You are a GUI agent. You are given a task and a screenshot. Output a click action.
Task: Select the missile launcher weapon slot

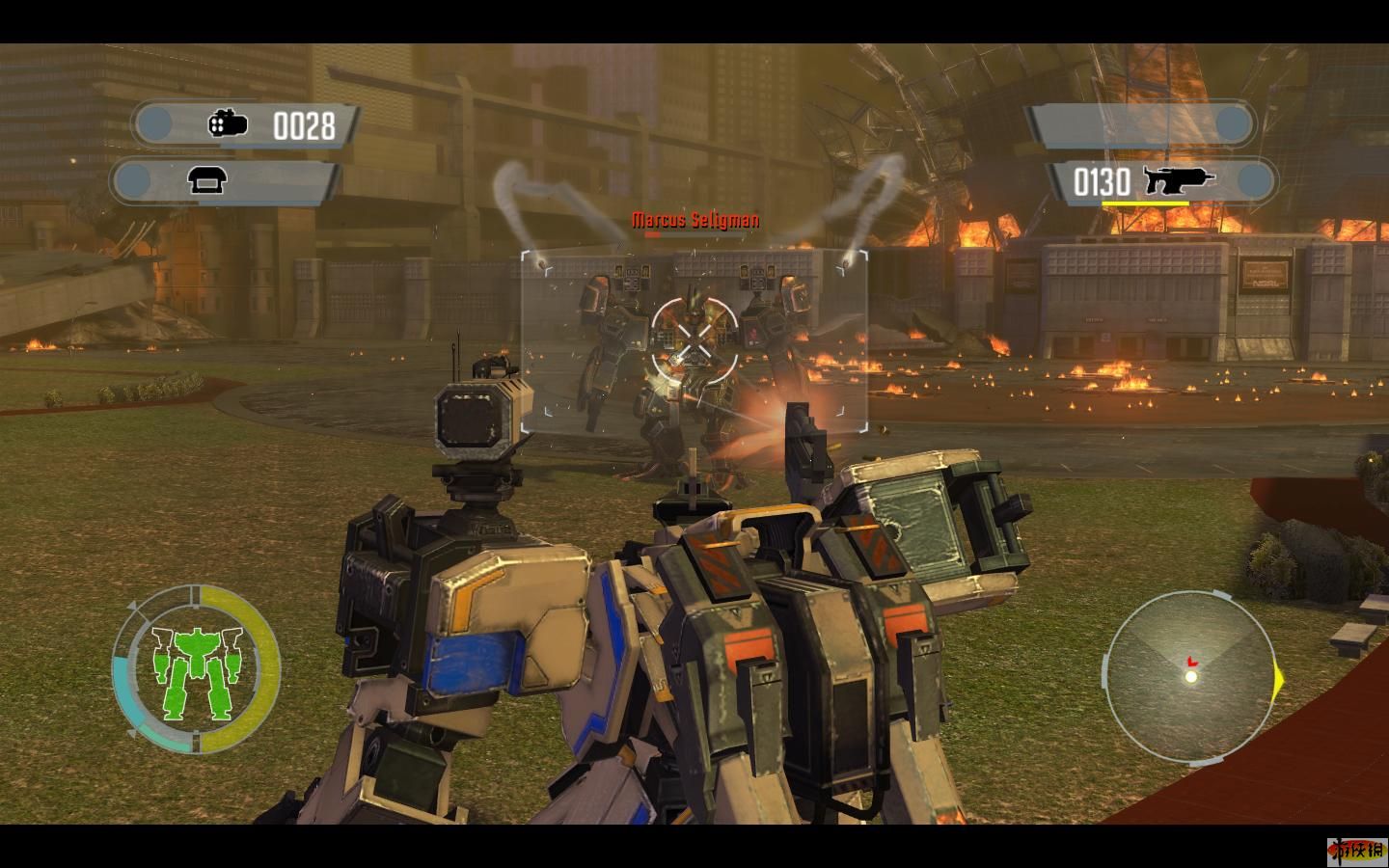249,124
